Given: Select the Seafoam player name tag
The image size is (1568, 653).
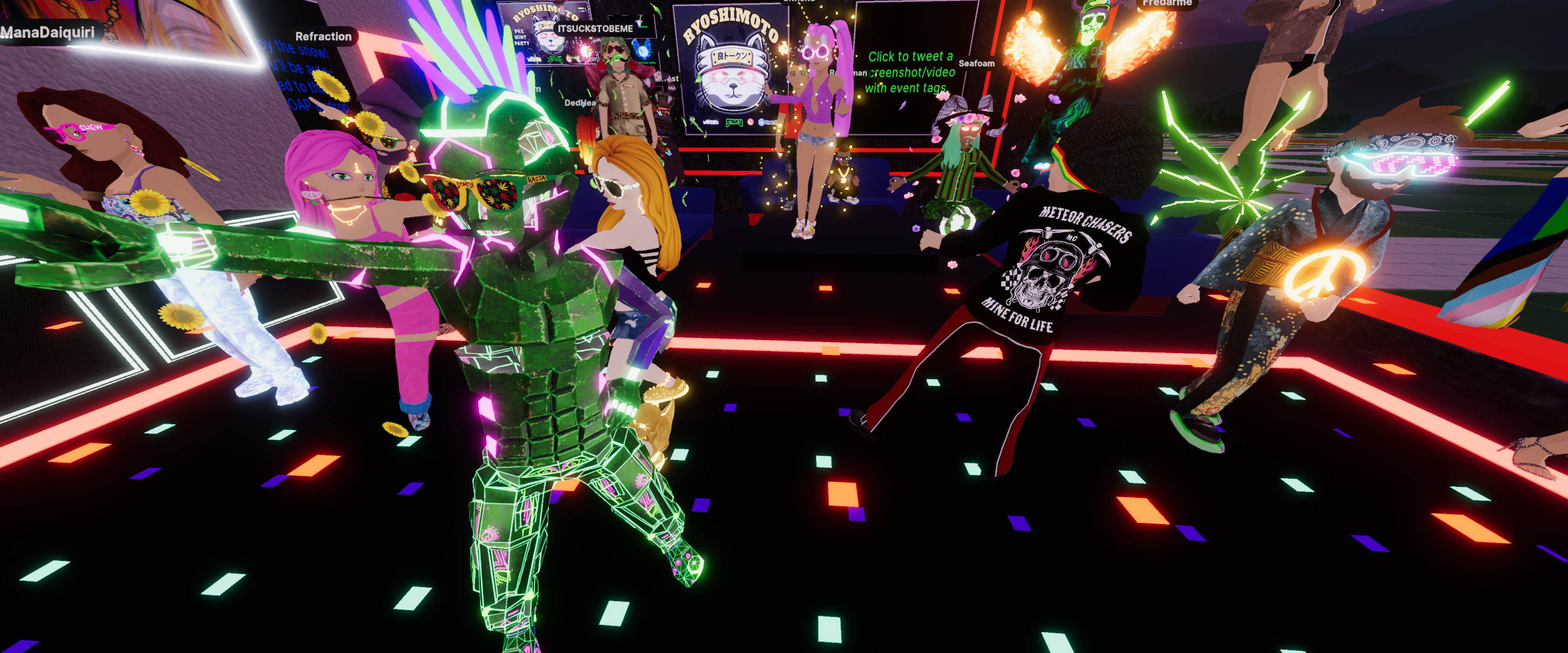Looking at the screenshot, I should [976, 63].
